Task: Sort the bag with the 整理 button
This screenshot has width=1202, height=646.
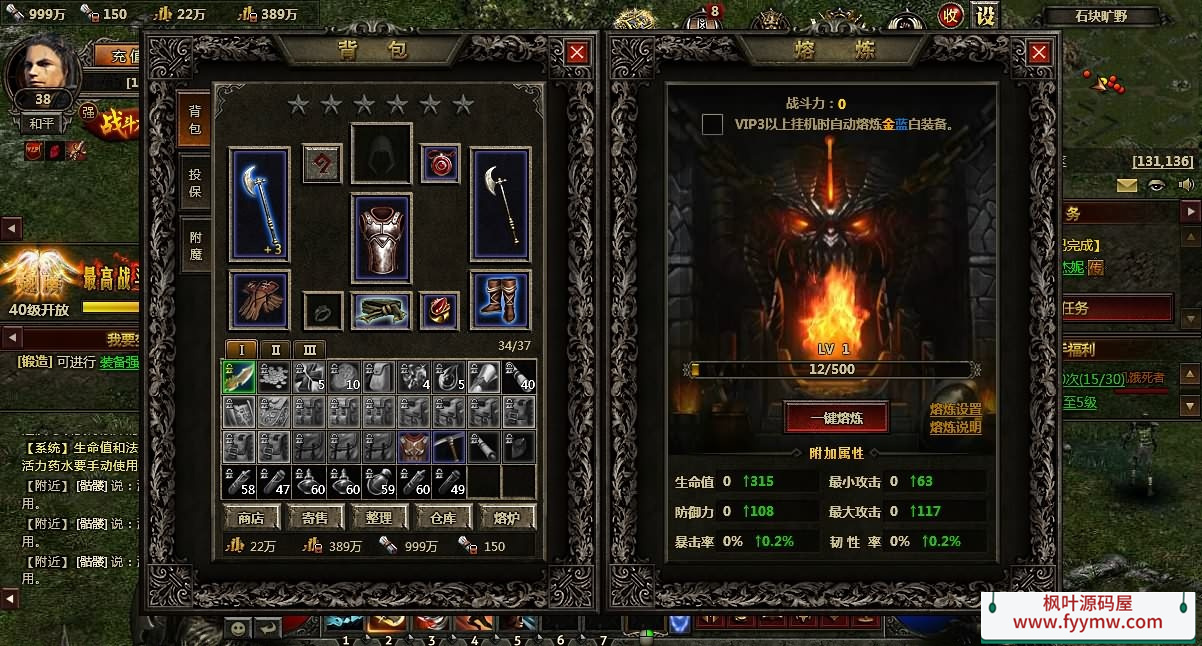Action: [379, 517]
